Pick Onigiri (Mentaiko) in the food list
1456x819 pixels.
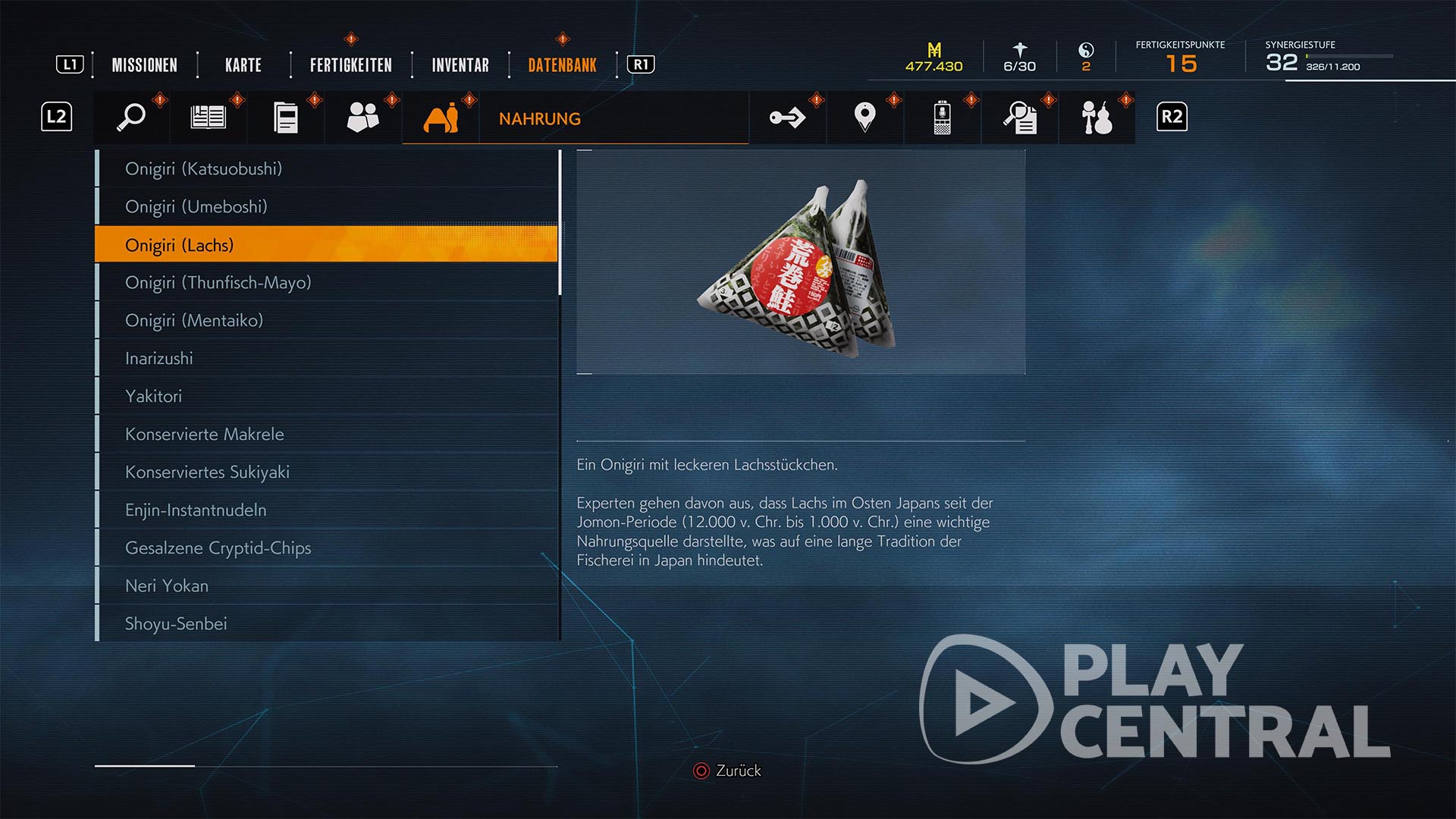193,320
